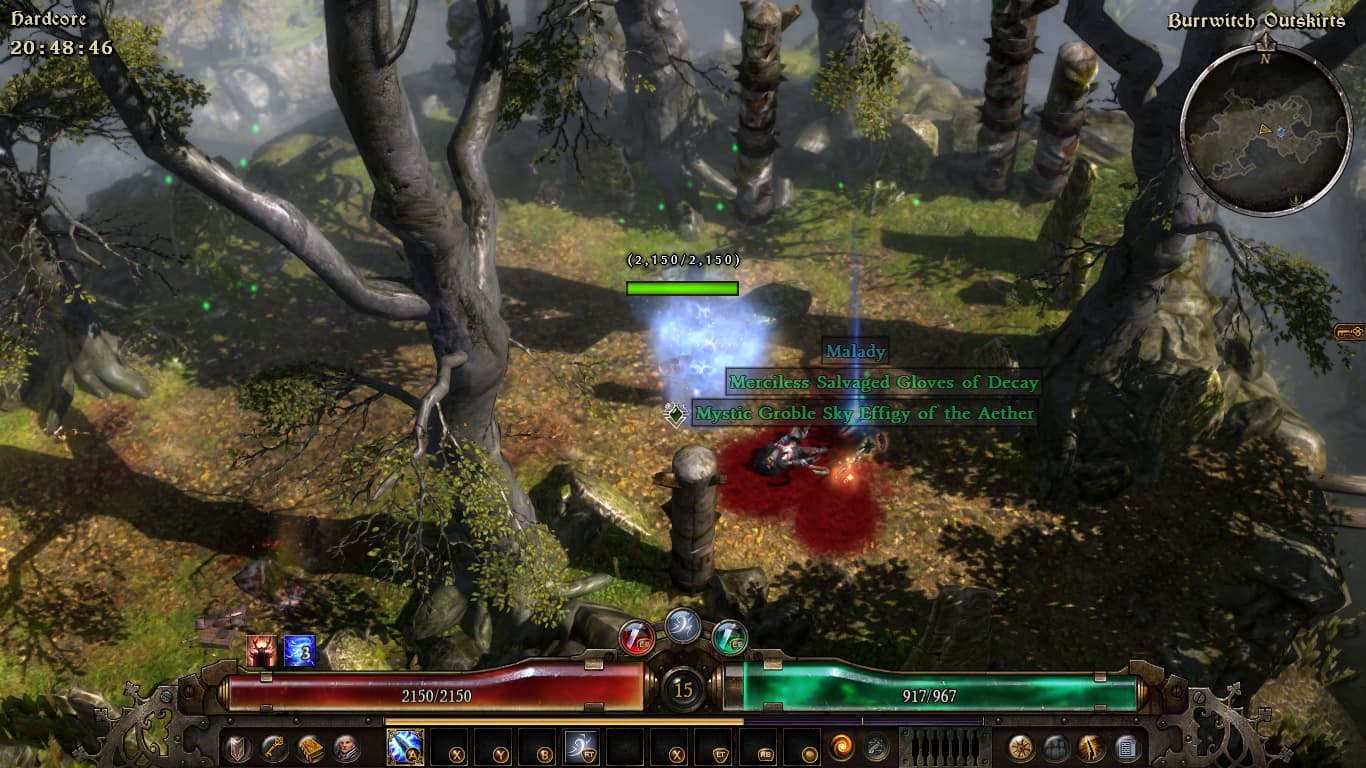This screenshot has width=1366, height=768.
Task: Pick up the Malady loot label
Action: pyautogui.click(x=855, y=351)
